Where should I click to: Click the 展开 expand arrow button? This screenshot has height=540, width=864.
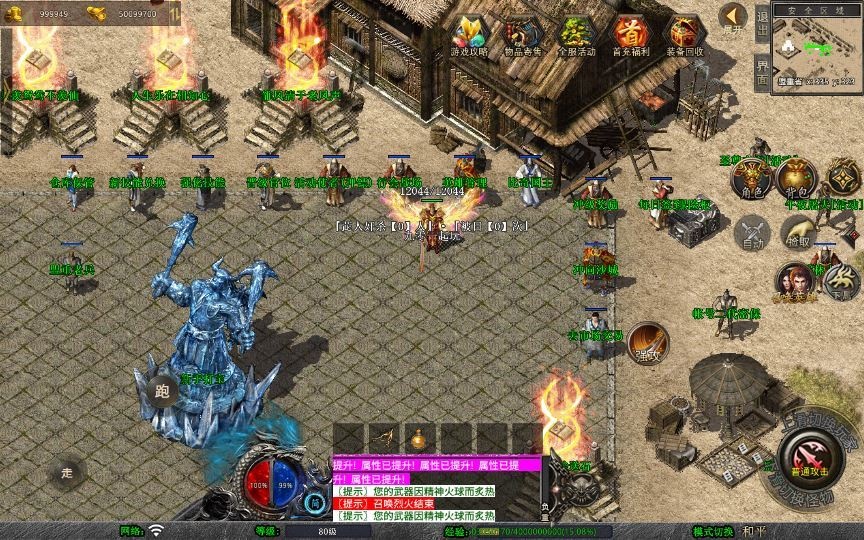pos(733,17)
